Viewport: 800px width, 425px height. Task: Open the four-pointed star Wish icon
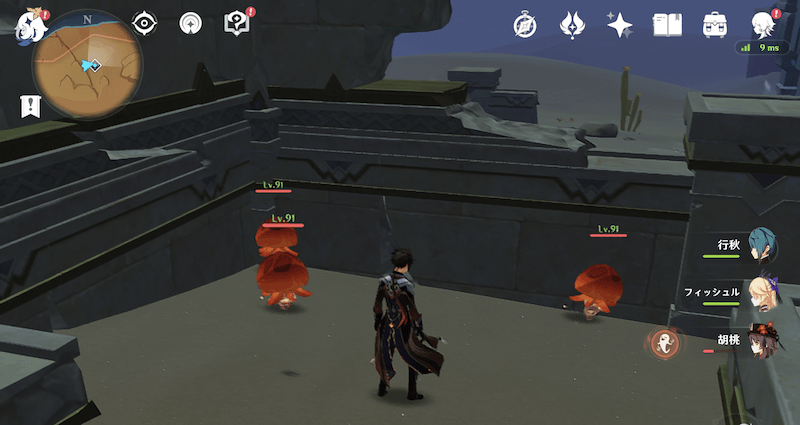click(620, 24)
